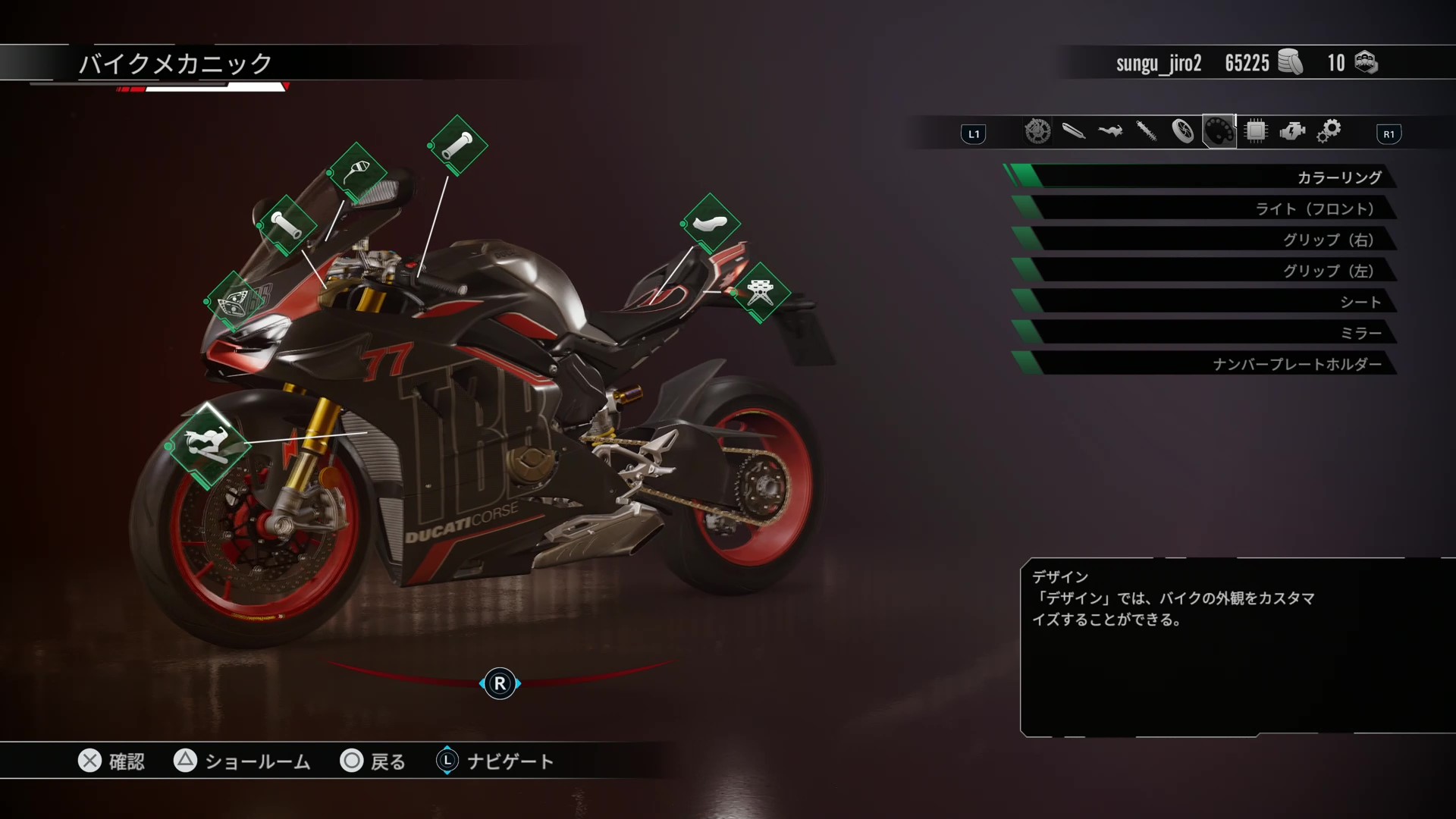Open the gears transmission tab
The image size is (1456, 819).
(x=1329, y=132)
